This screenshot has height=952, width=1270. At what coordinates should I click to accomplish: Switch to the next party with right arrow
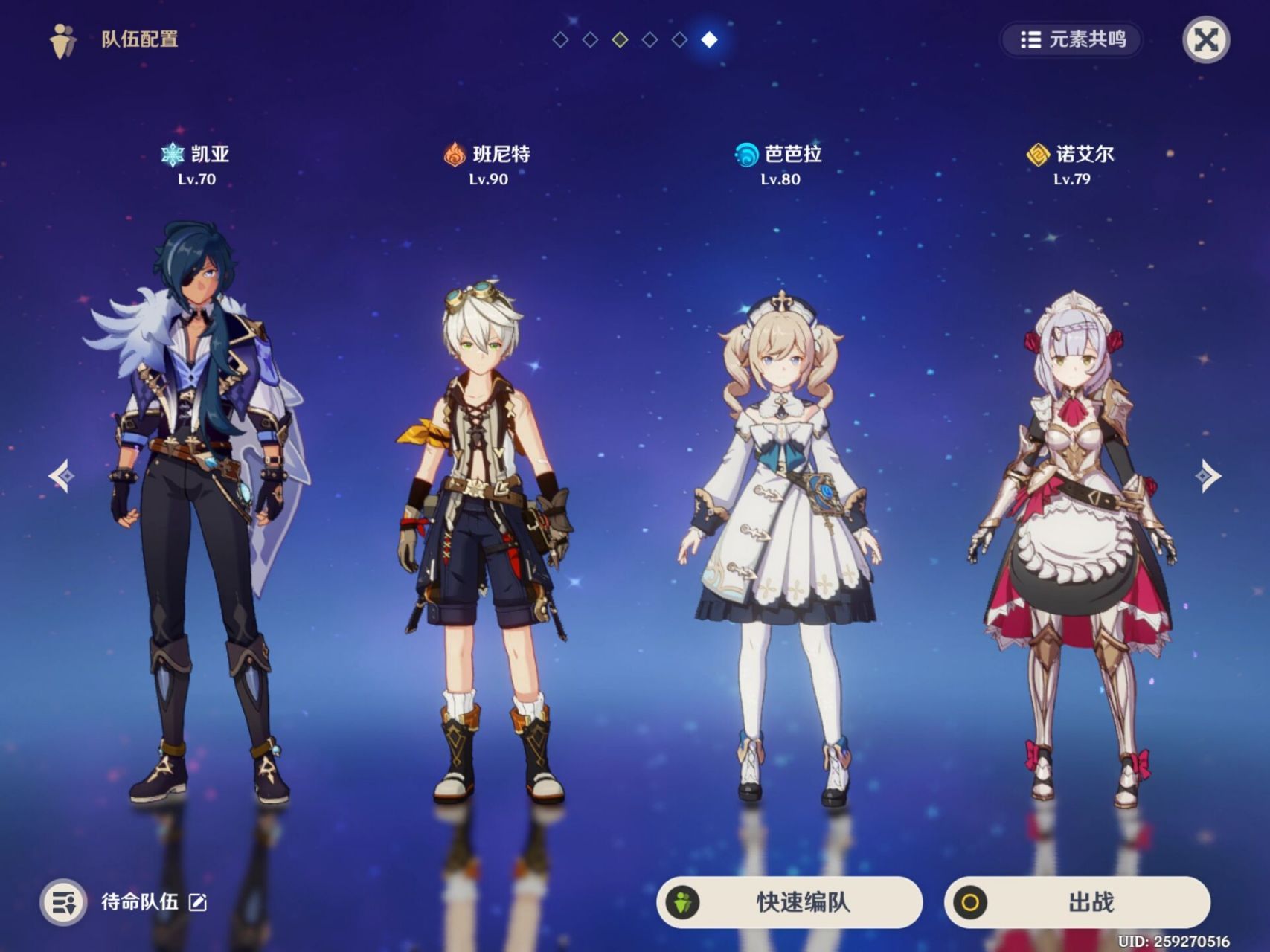point(1207,475)
